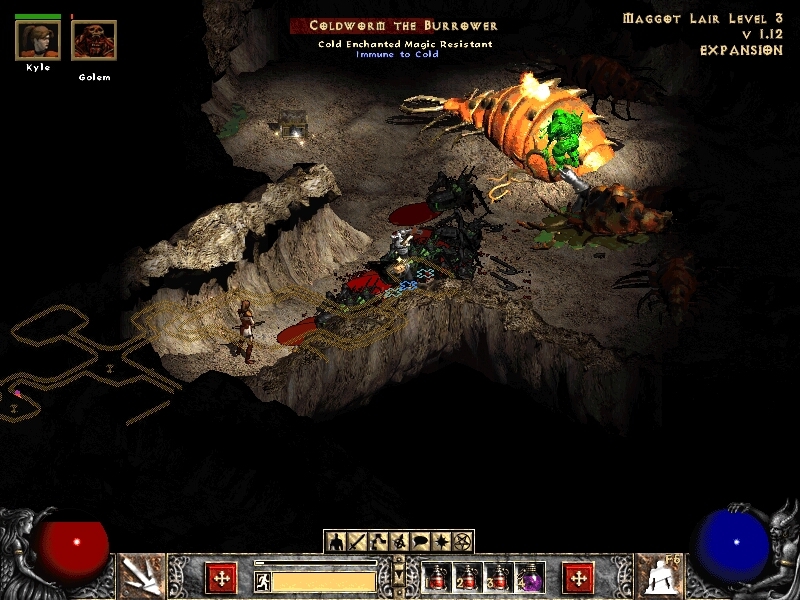Open inventory via the sword icon
800x600 pixels.
pyautogui.click(x=357, y=541)
